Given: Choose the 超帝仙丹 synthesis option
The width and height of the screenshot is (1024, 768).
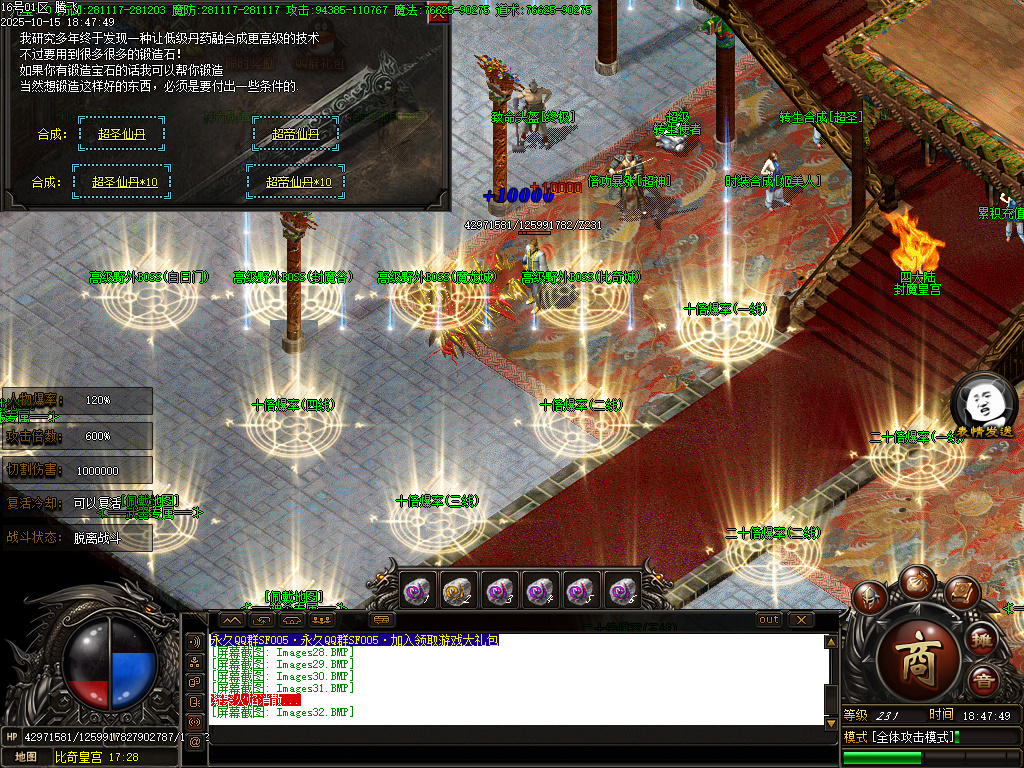Looking at the screenshot, I should tap(295, 134).
